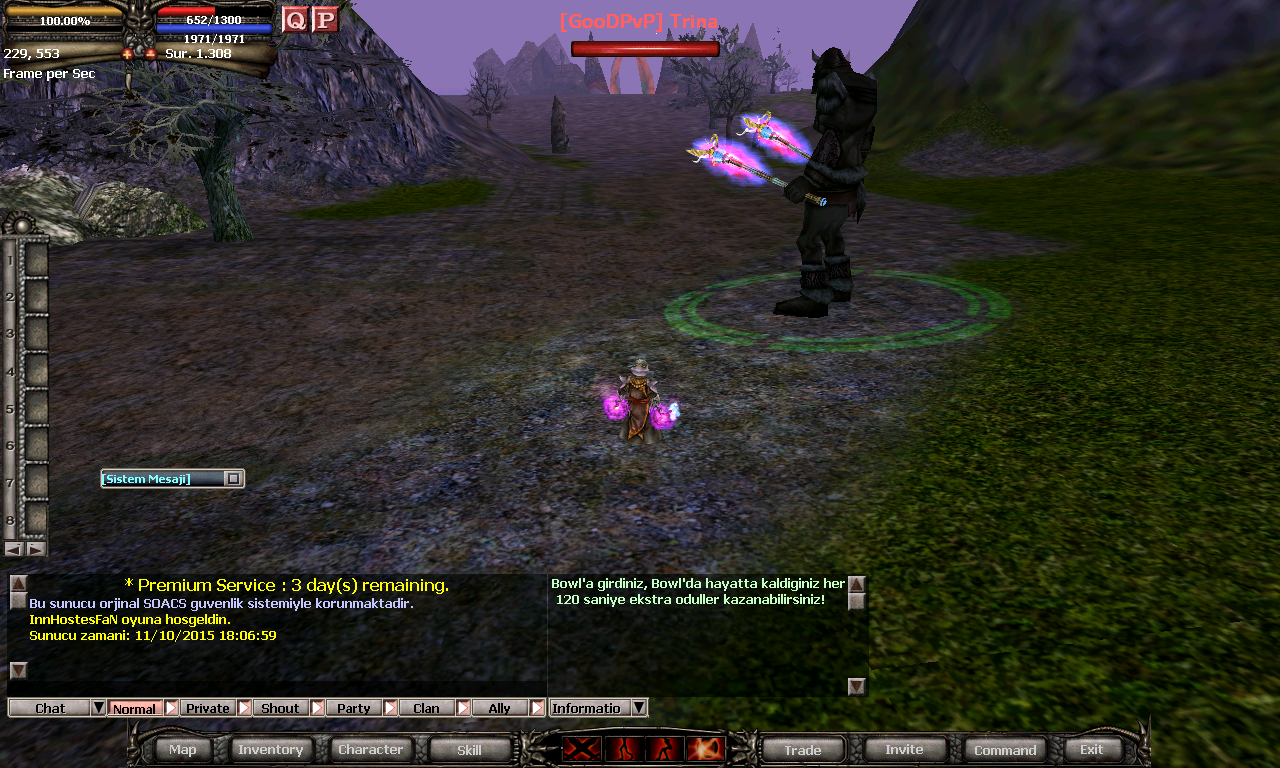Invite a player with Invite button

click(x=904, y=749)
